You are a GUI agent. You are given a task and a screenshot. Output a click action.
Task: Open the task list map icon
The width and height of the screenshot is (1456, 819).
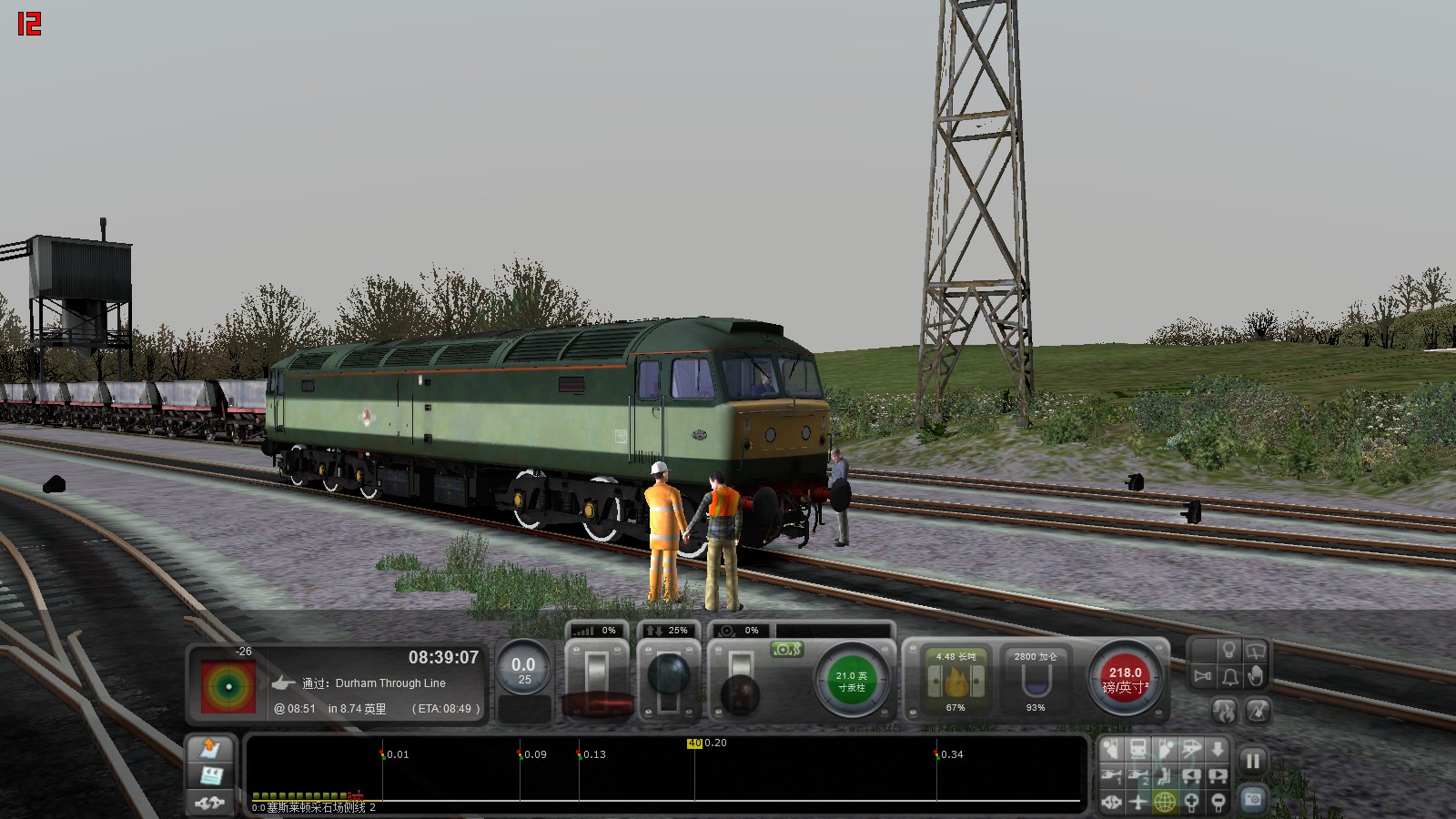[209, 749]
